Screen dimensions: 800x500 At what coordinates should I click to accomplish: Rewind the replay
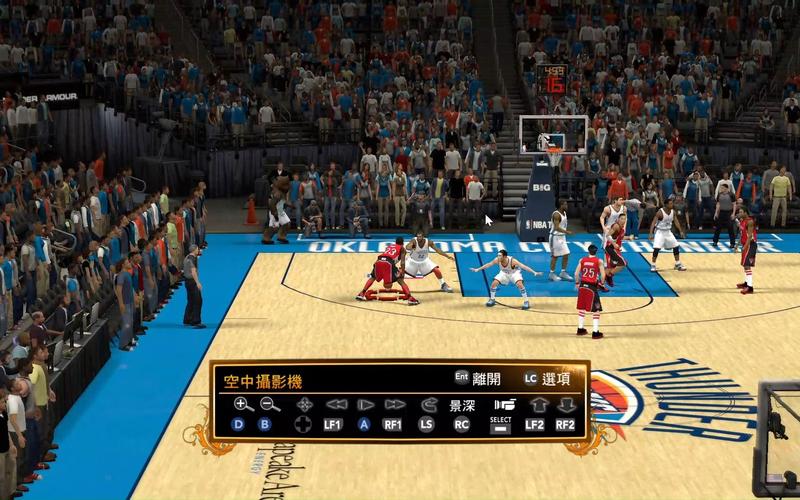[336, 405]
